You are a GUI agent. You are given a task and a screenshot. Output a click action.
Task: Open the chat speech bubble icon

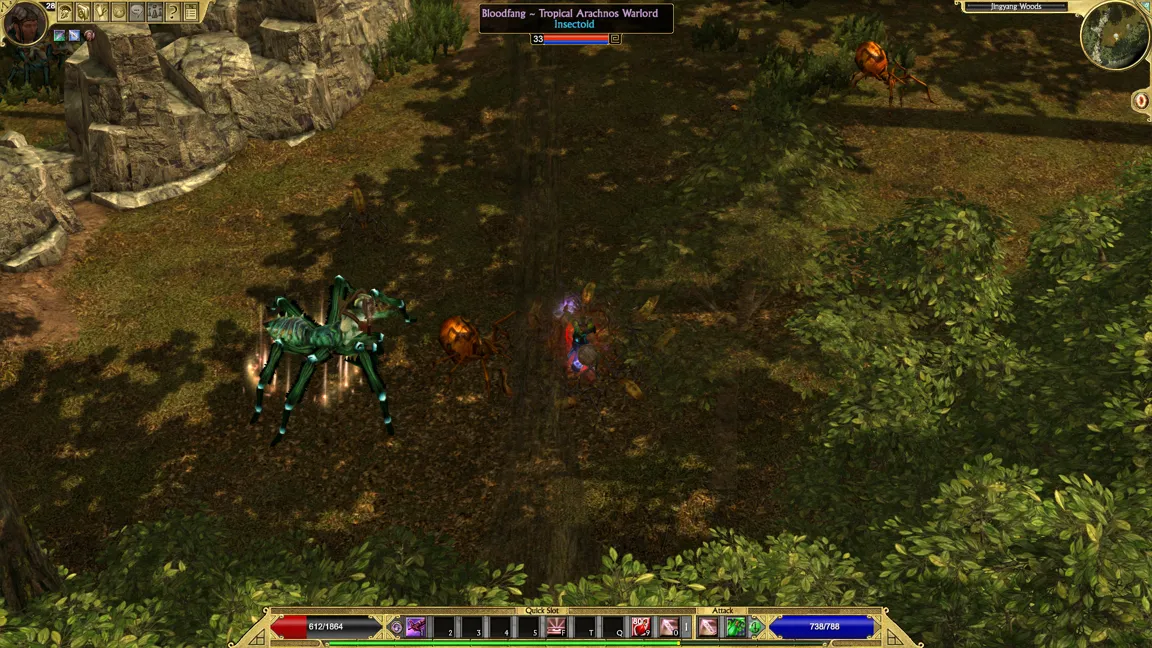coord(137,12)
